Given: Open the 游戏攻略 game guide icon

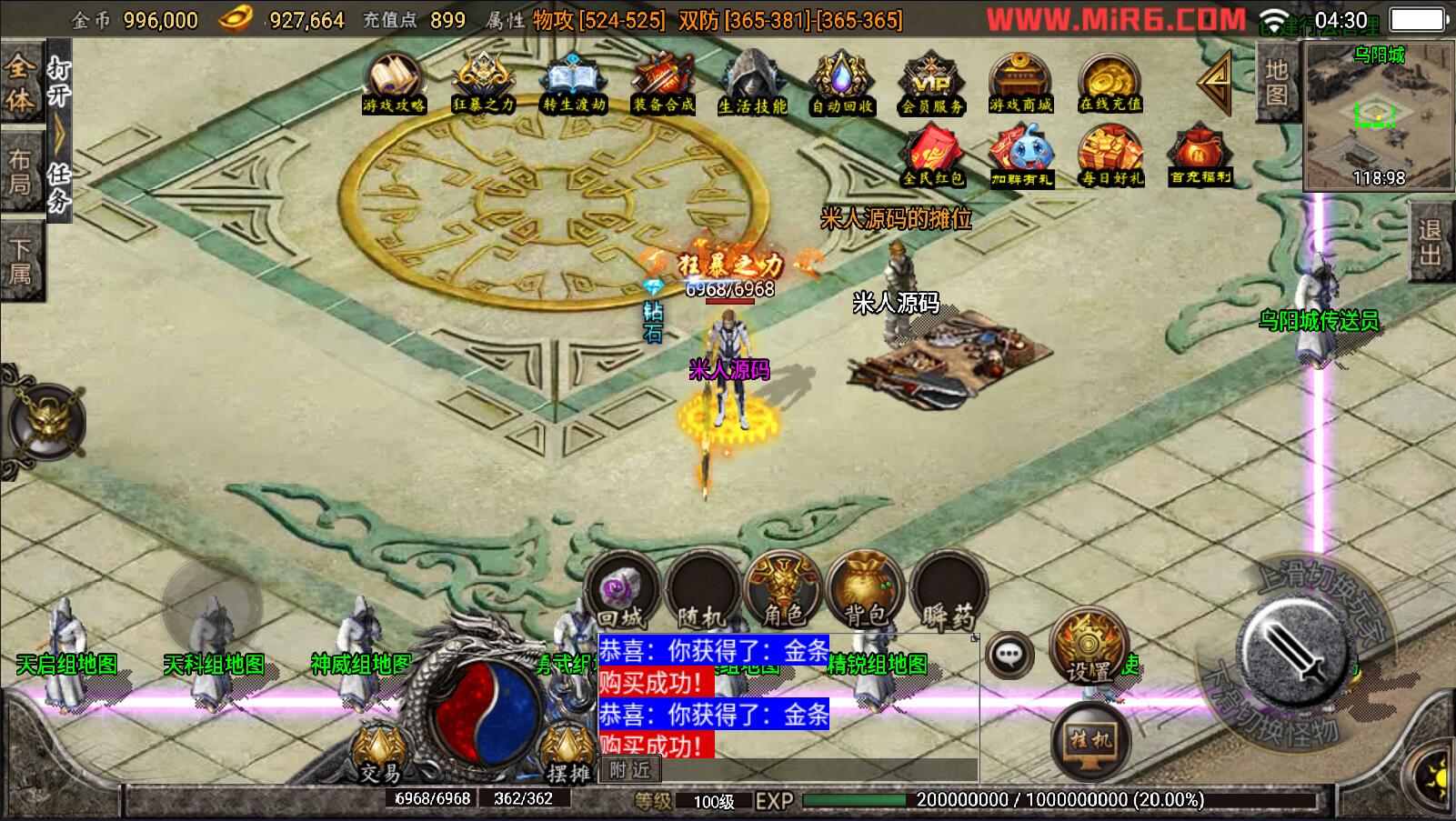Looking at the screenshot, I should point(393,82).
